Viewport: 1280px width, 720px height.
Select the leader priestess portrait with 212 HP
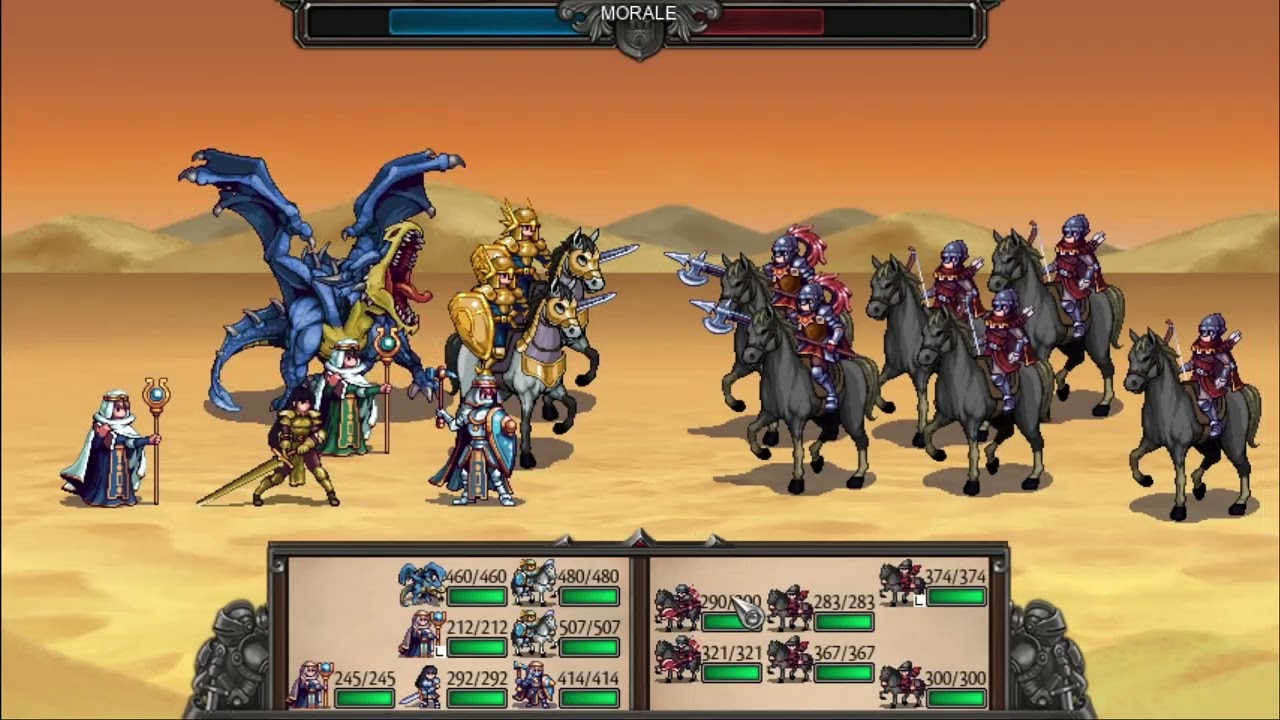click(422, 634)
